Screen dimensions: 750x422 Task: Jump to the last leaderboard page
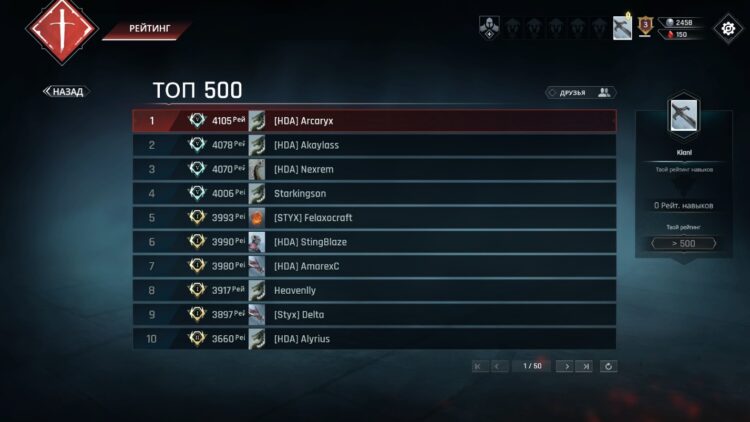586,366
